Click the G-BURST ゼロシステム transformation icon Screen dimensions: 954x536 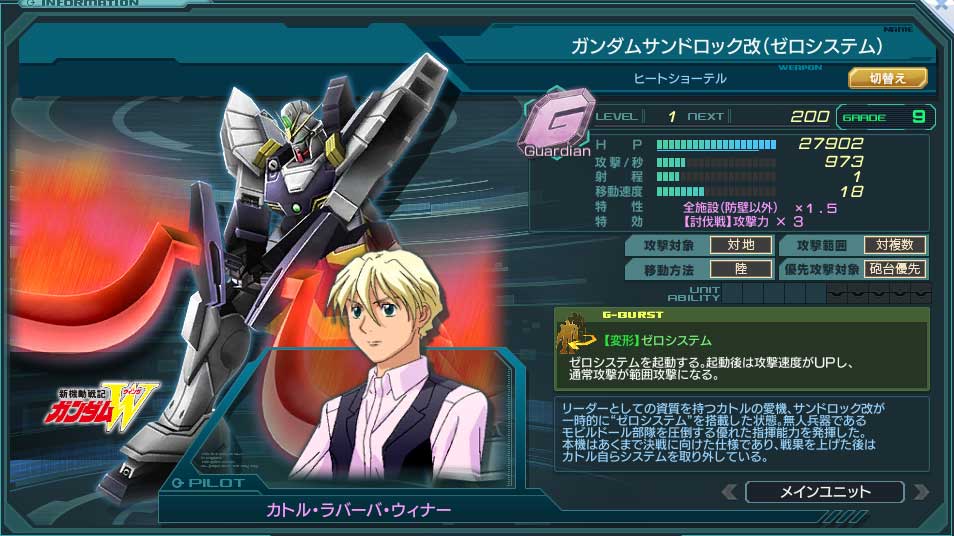[x=574, y=338]
